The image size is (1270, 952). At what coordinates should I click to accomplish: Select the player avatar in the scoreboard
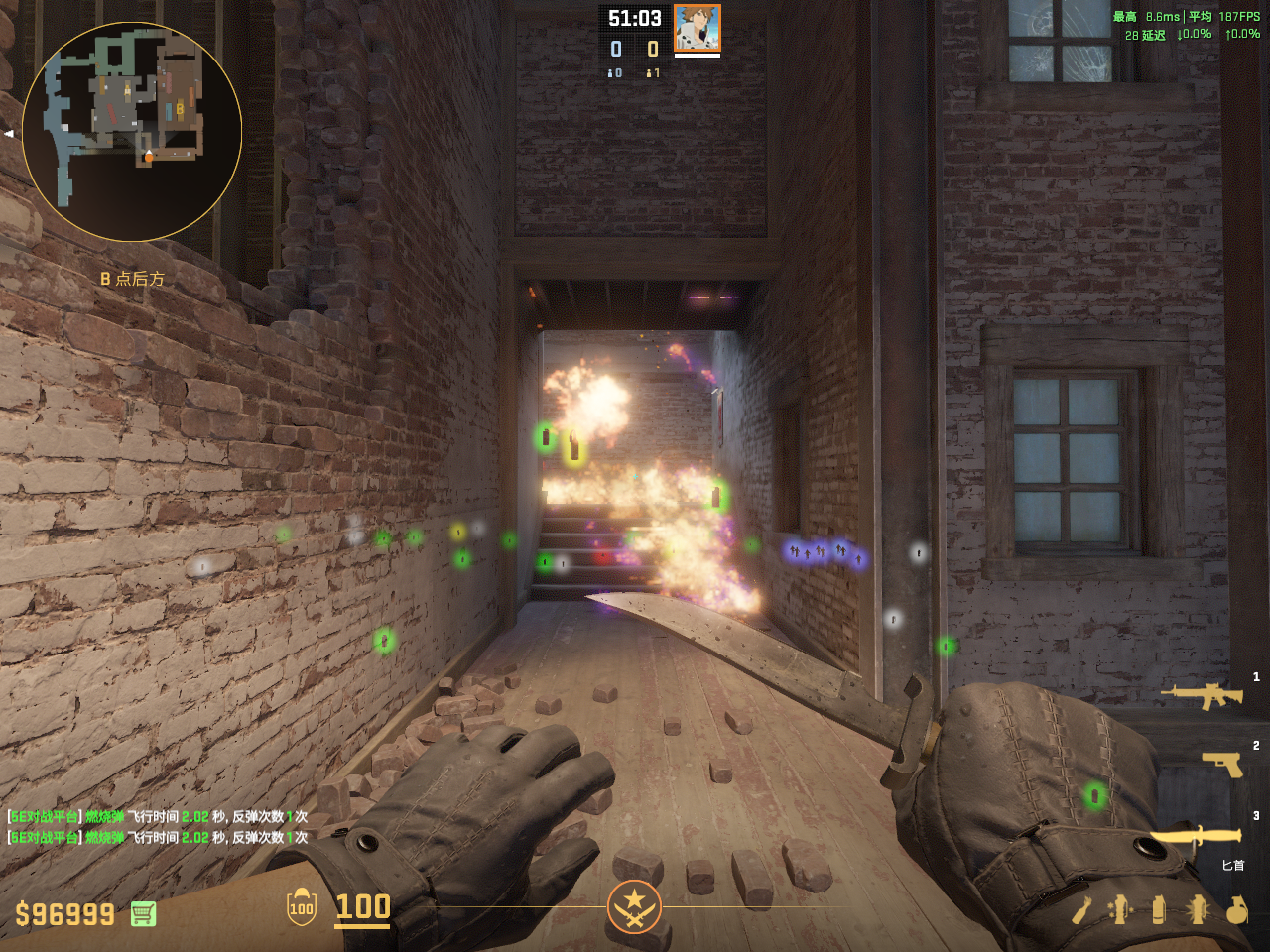pos(697,28)
